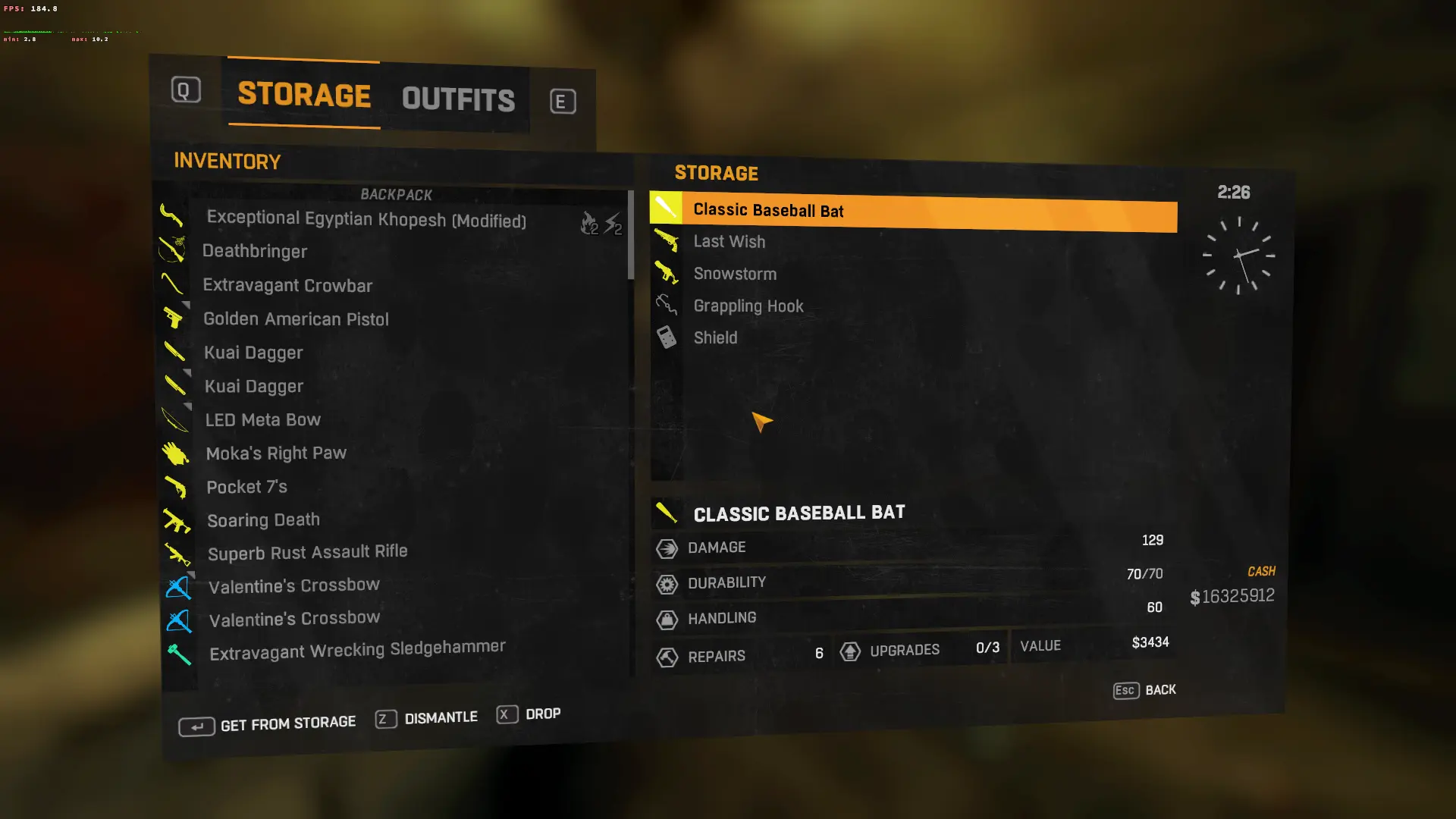Click the Shield icon in the storage list

(666, 337)
